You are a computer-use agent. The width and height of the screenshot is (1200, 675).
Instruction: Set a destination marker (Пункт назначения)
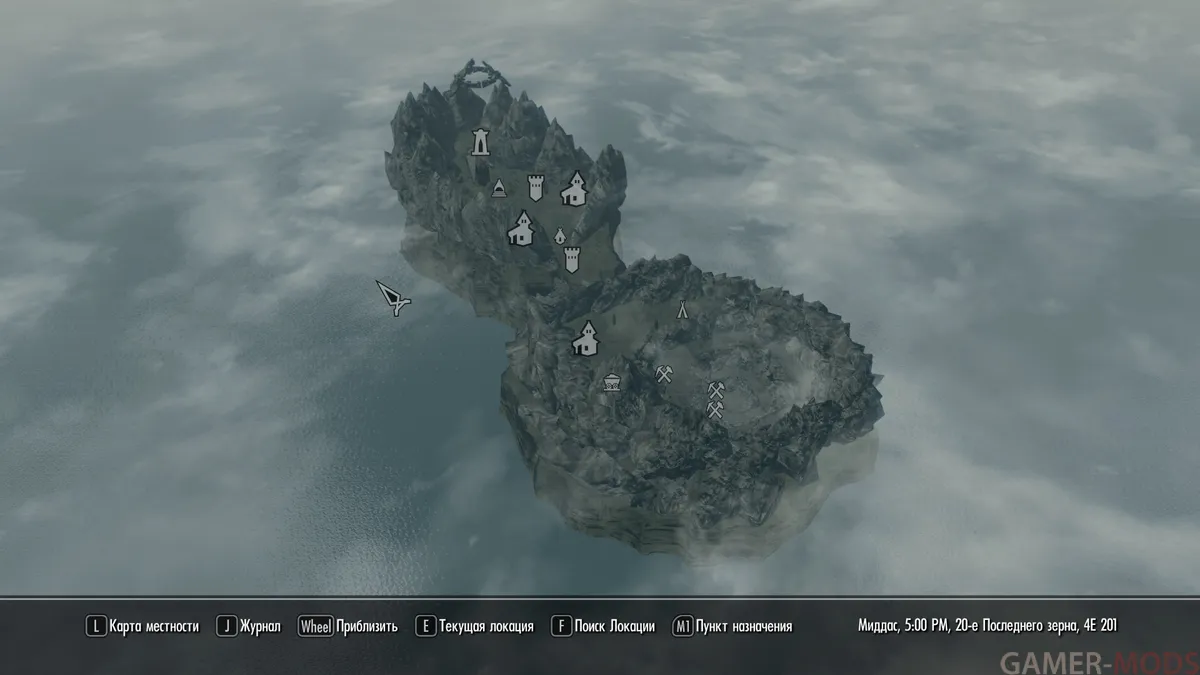(x=733, y=627)
